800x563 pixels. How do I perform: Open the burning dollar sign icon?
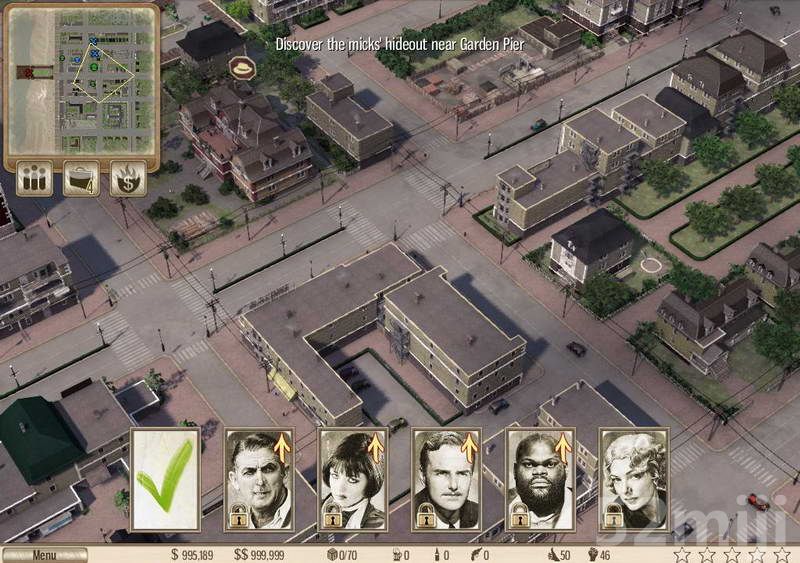pos(128,179)
